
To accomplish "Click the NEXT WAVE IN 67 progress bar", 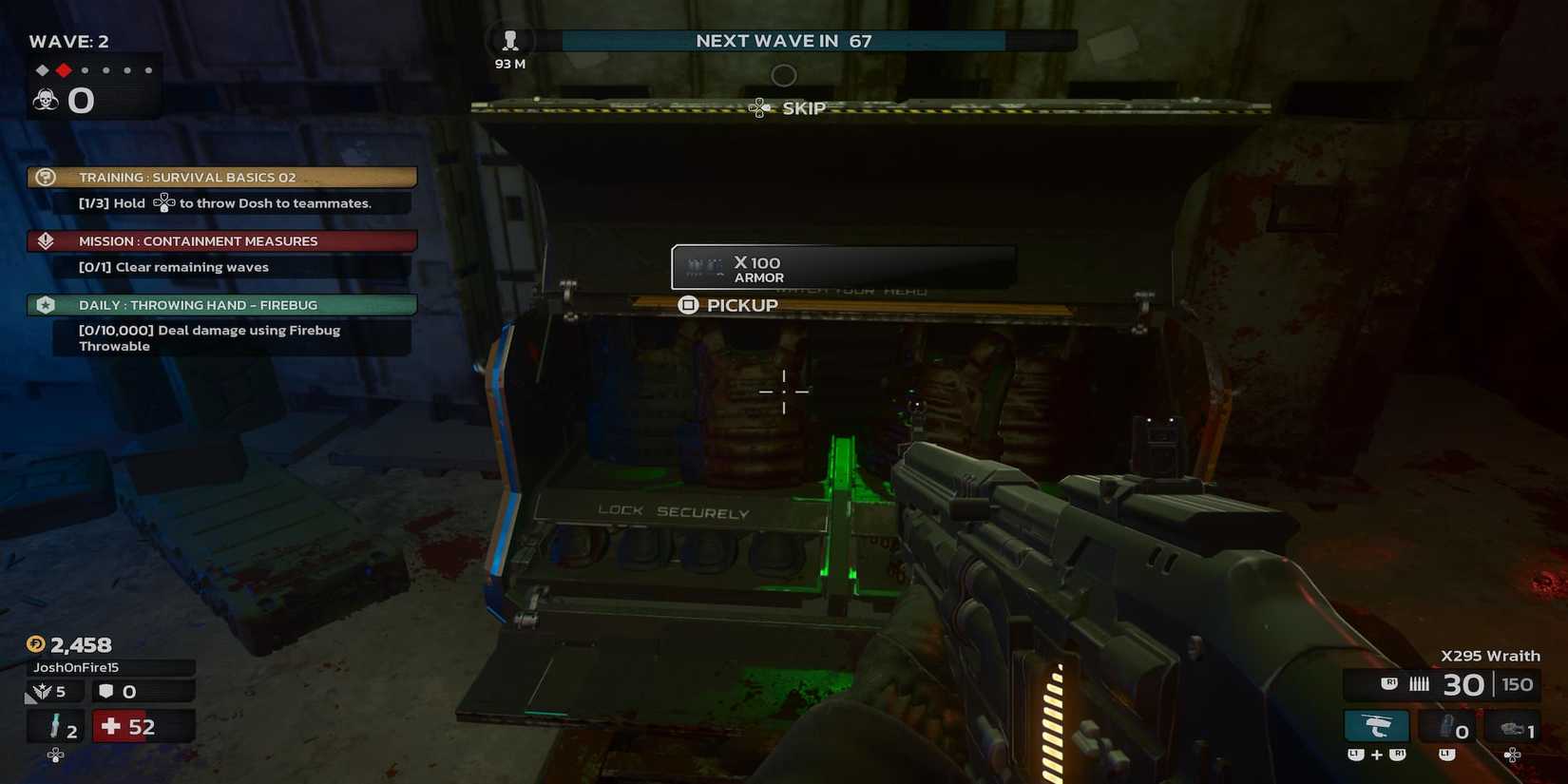I will pos(781,41).
